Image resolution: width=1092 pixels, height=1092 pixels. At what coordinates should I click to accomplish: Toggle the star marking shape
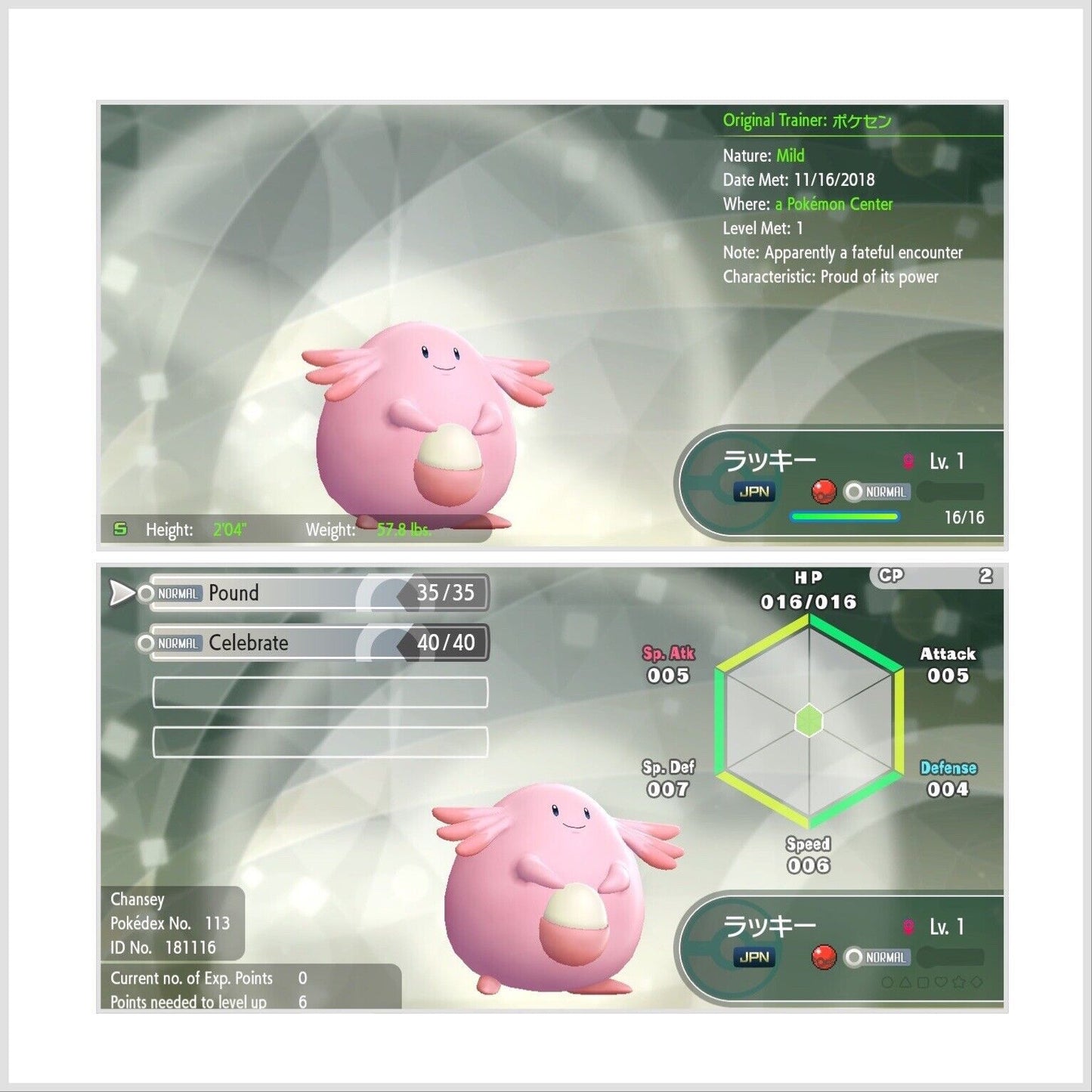click(x=960, y=982)
